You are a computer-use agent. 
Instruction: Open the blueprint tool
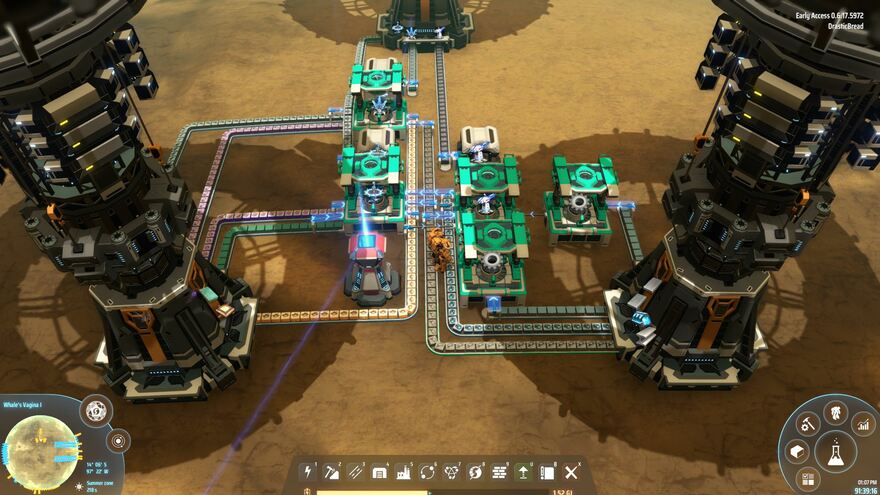(x=548, y=471)
